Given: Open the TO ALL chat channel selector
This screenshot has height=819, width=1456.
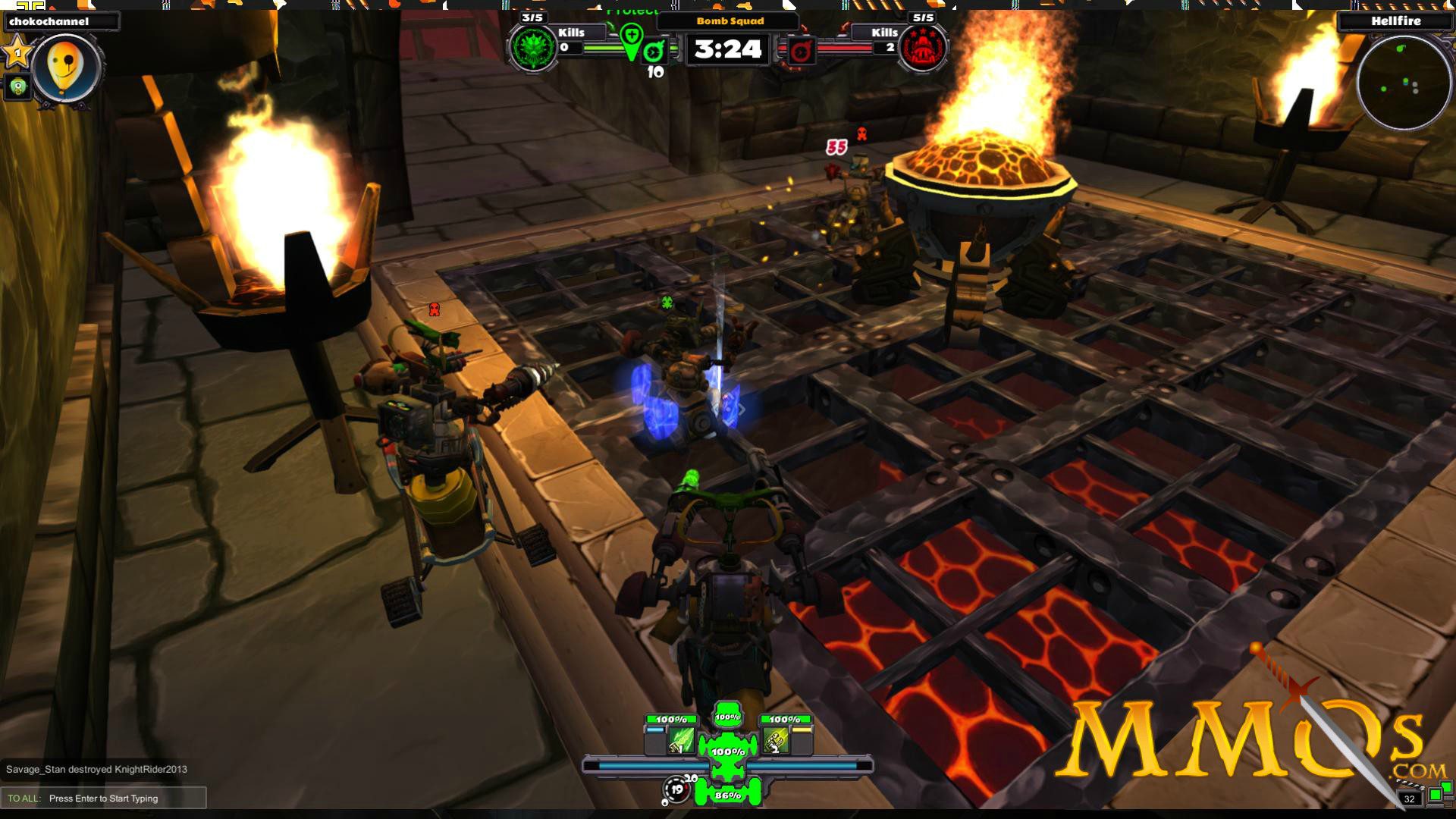Looking at the screenshot, I should click(x=24, y=798).
